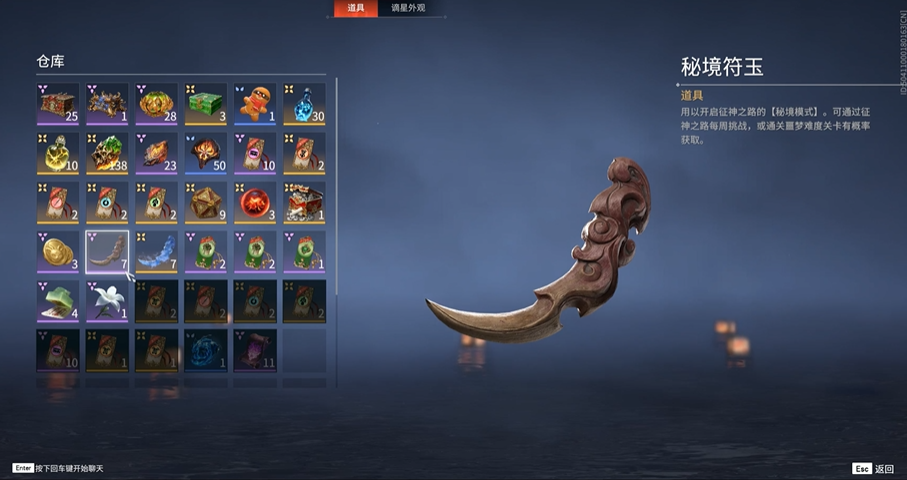Choose the red fire orb item
Image resolution: width=907 pixels, height=480 pixels.
tap(254, 202)
